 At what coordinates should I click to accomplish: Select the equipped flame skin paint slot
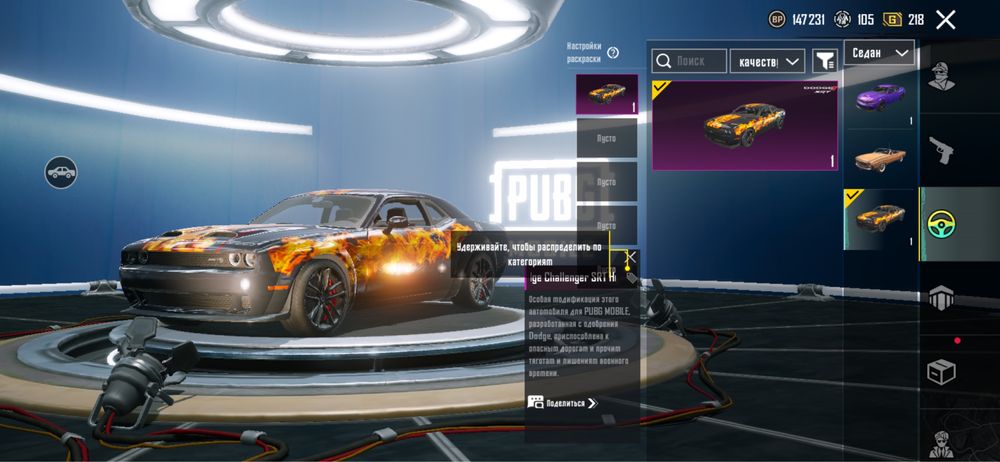606,94
